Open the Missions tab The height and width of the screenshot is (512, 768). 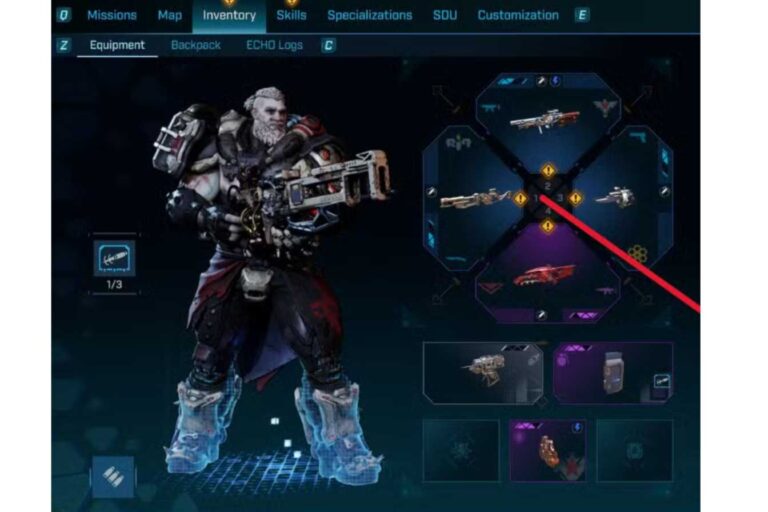[111, 15]
